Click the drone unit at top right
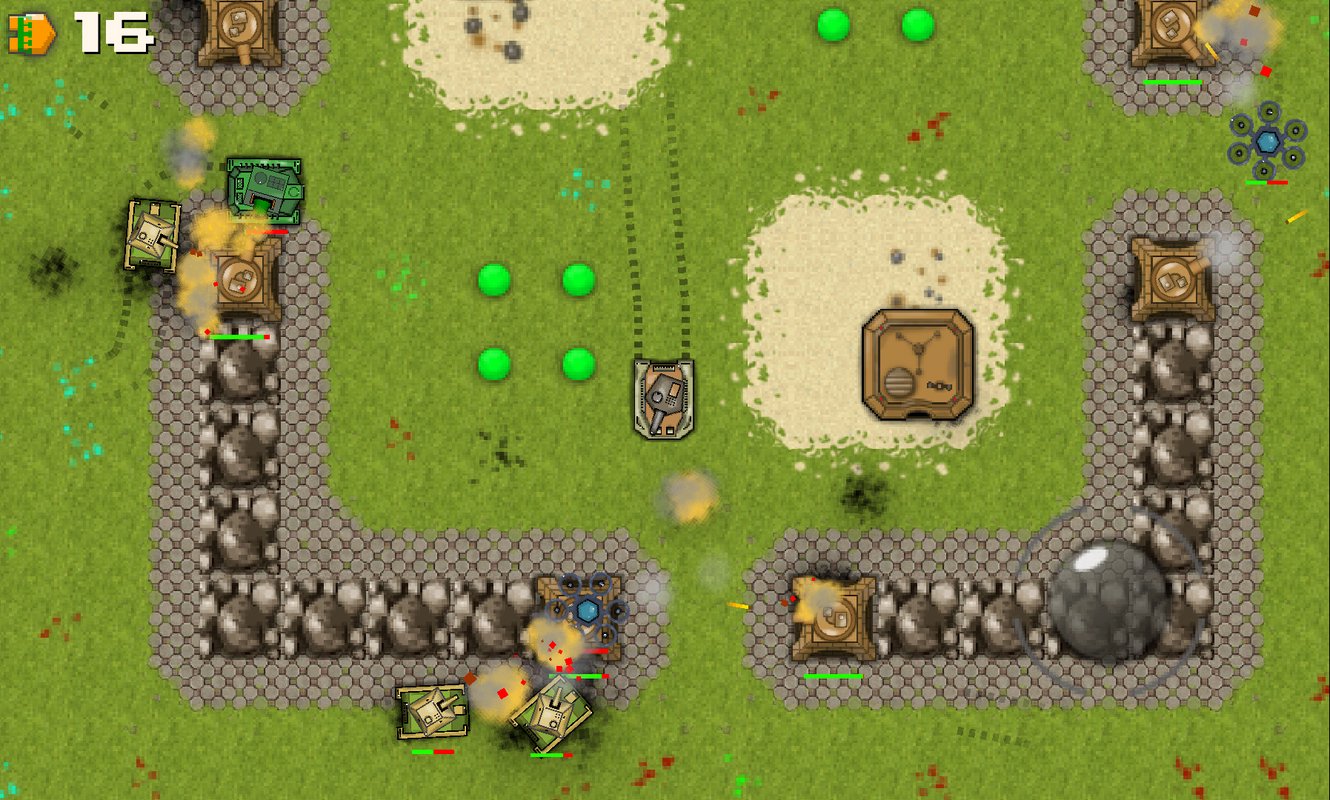Viewport: 1330px width, 800px height. tap(1268, 140)
